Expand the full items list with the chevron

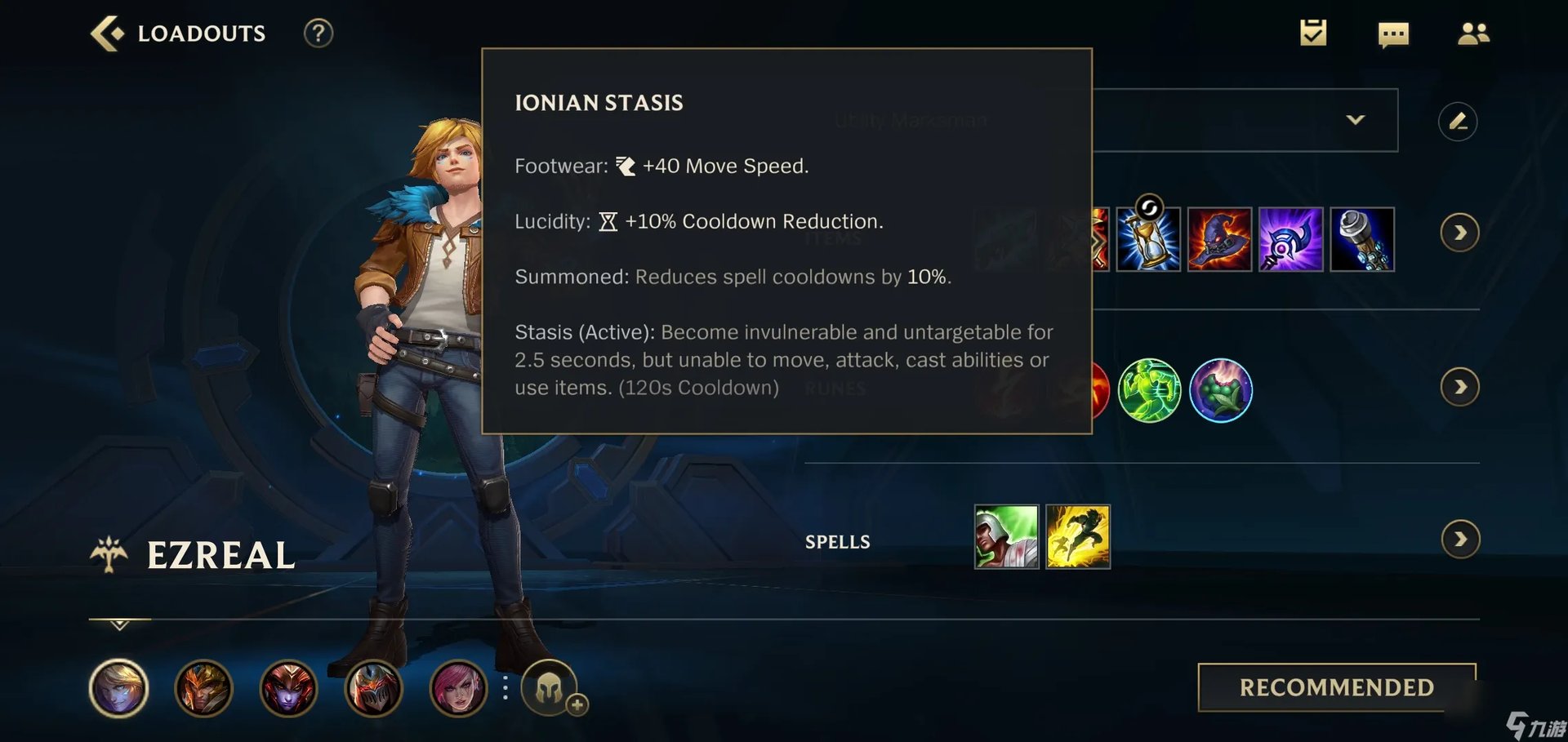coord(1460,232)
